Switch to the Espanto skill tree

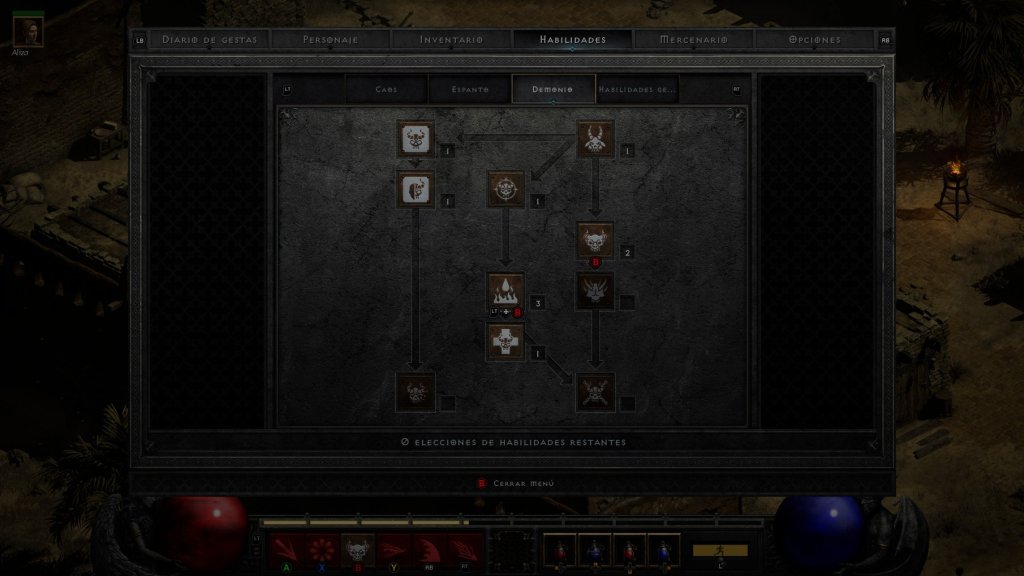[x=469, y=89]
